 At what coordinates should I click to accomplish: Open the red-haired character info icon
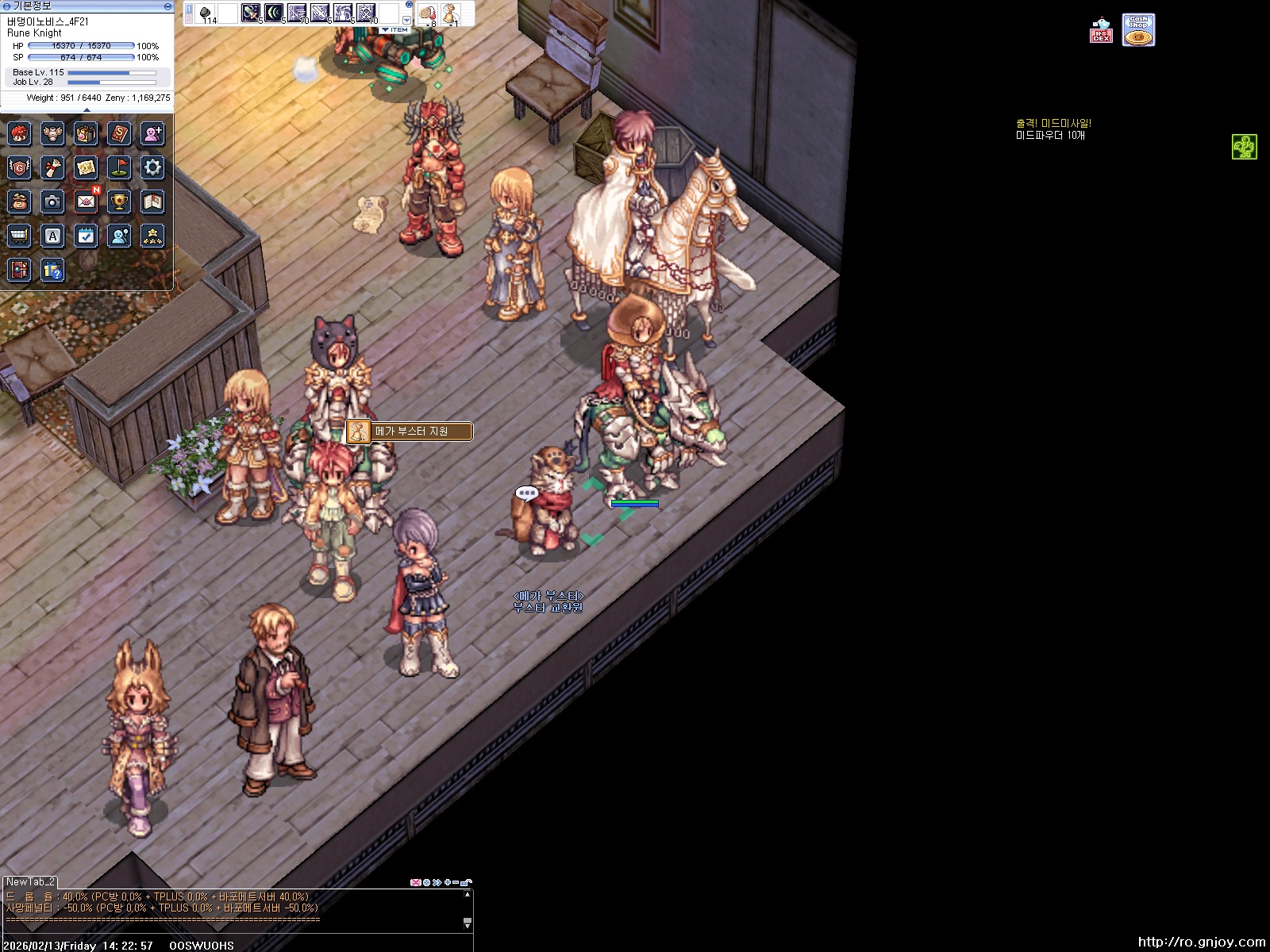tap(19, 133)
